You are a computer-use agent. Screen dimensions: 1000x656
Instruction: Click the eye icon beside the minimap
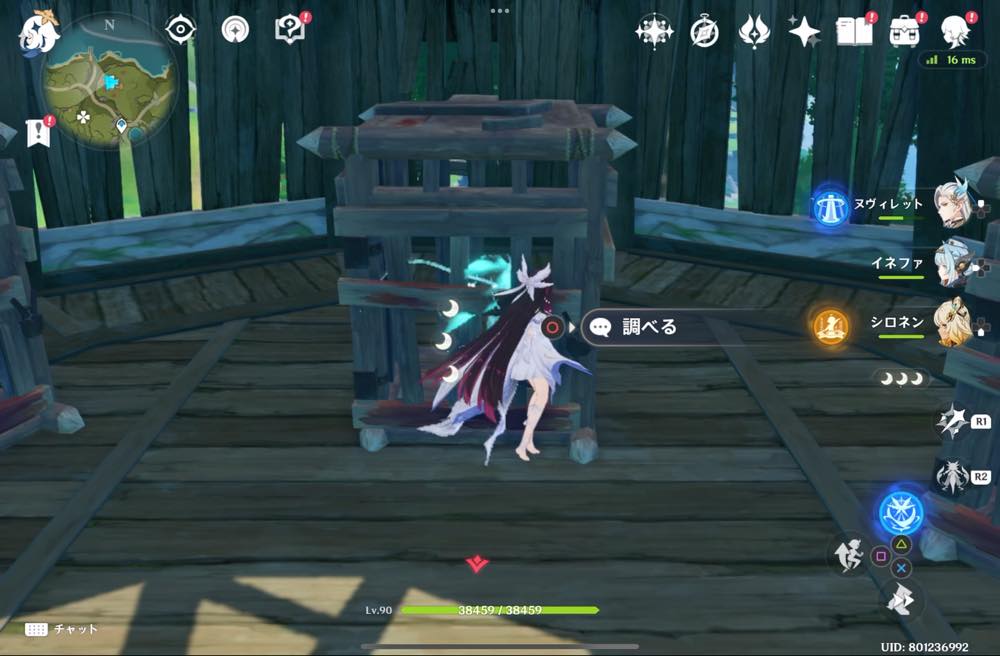[180, 29]
